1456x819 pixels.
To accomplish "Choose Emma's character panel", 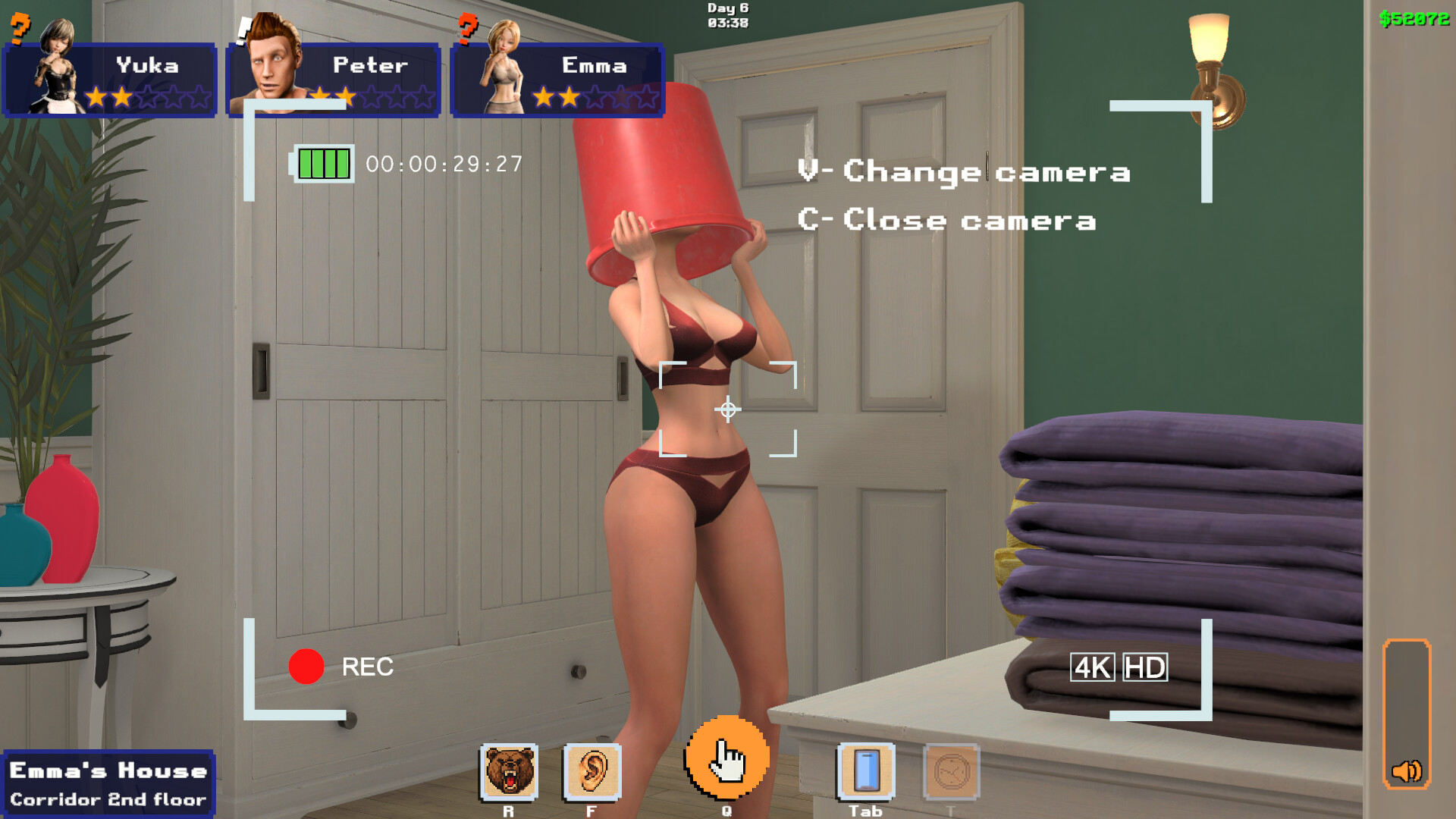I will [557, 80].
